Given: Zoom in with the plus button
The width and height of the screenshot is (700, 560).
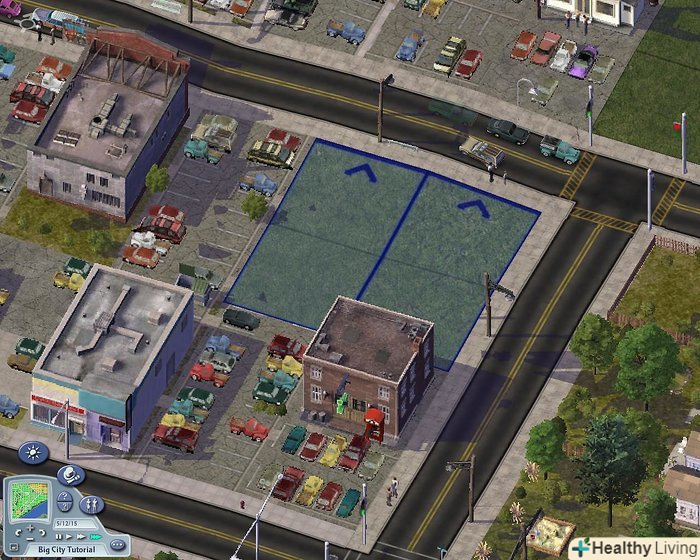Looking at the screenshot, I should (30, 528).
